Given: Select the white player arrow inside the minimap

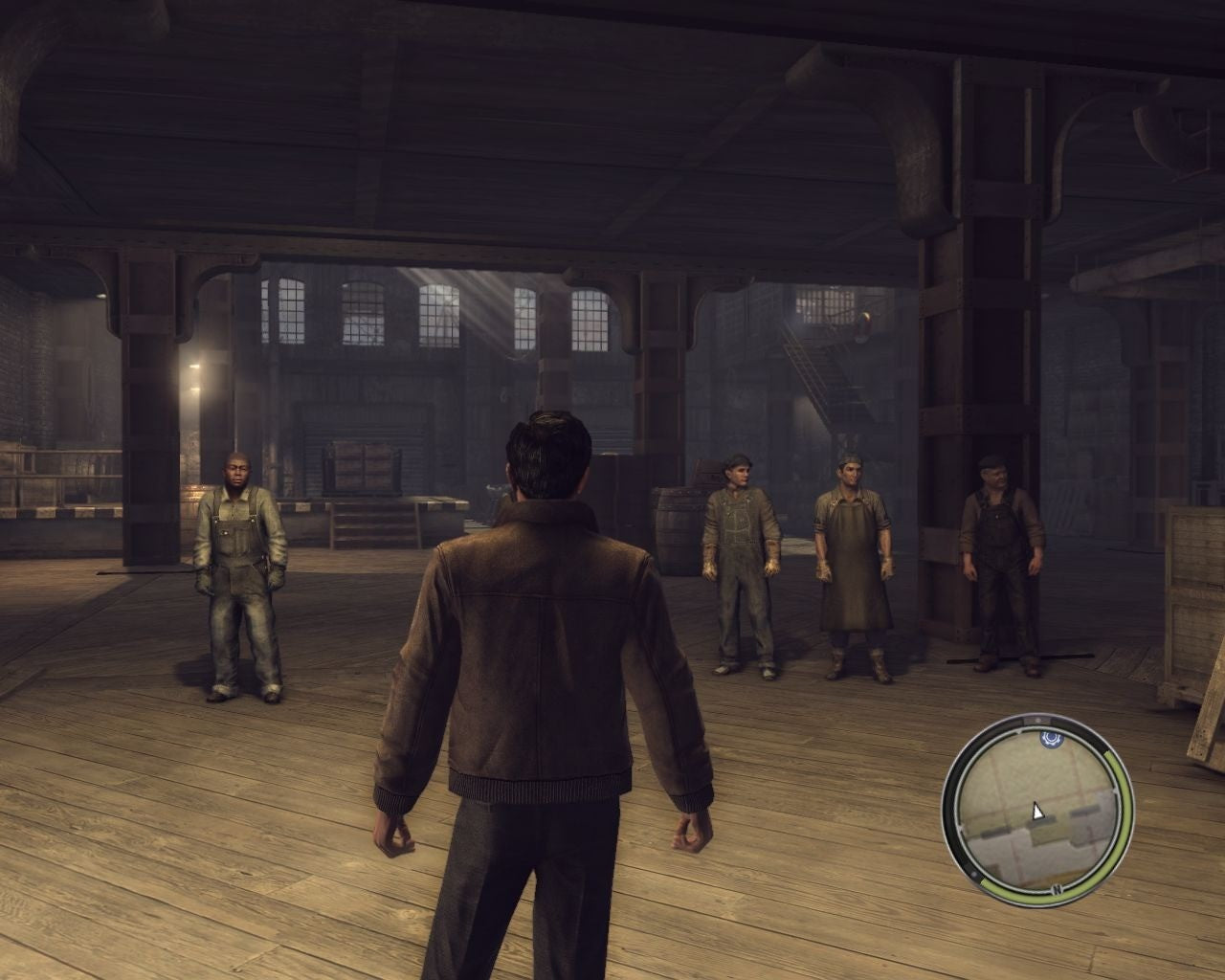Looking at the screenshot, I should pyautogui.click(x=1036, y=812).
